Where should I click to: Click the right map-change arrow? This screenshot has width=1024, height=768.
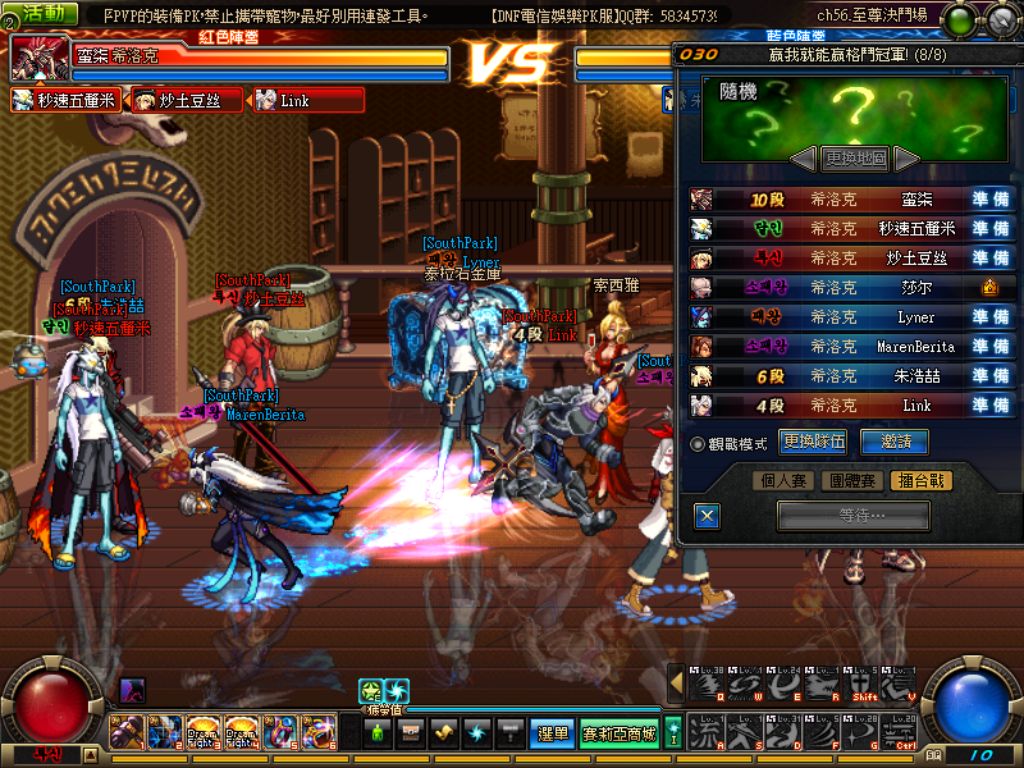point(906,158)
